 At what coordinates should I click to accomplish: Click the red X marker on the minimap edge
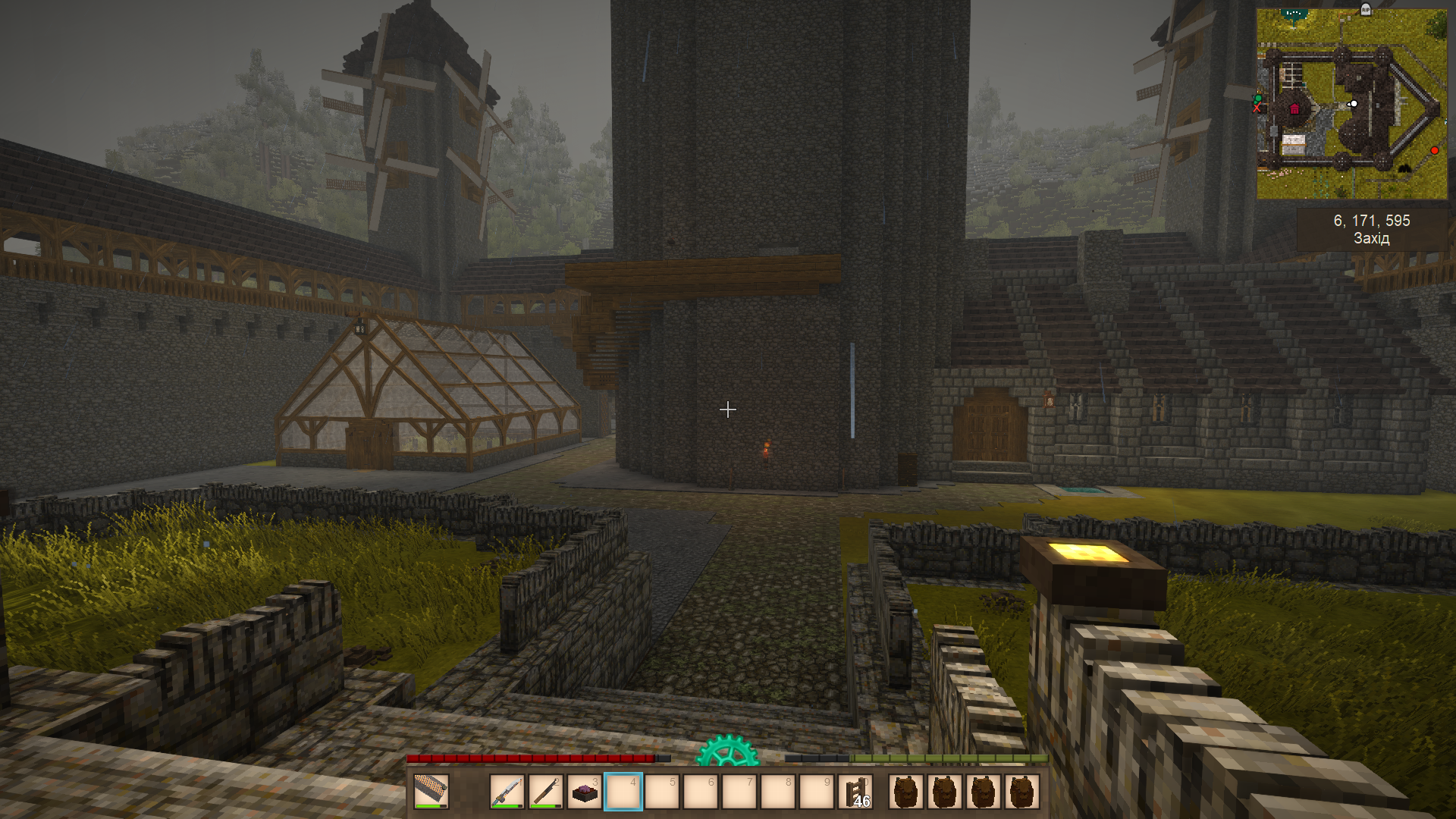tap(1257, 108)
